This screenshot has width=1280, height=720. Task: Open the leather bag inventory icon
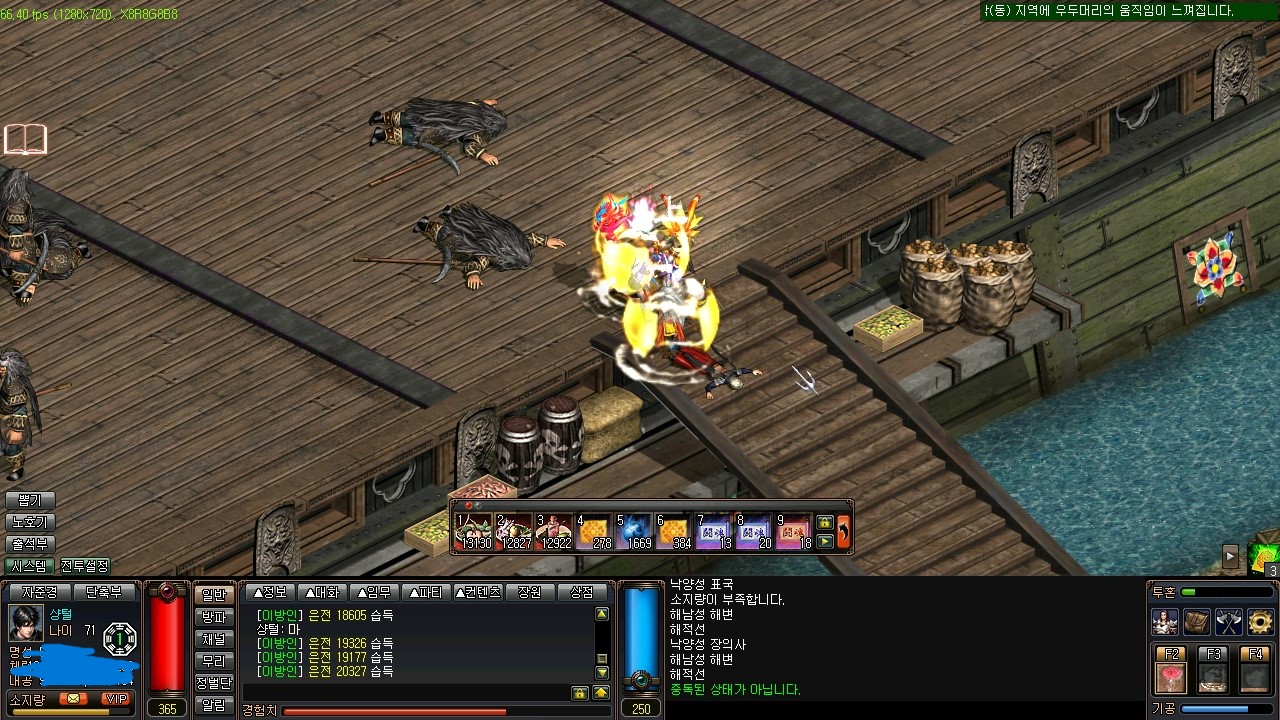click(1197, 622)
